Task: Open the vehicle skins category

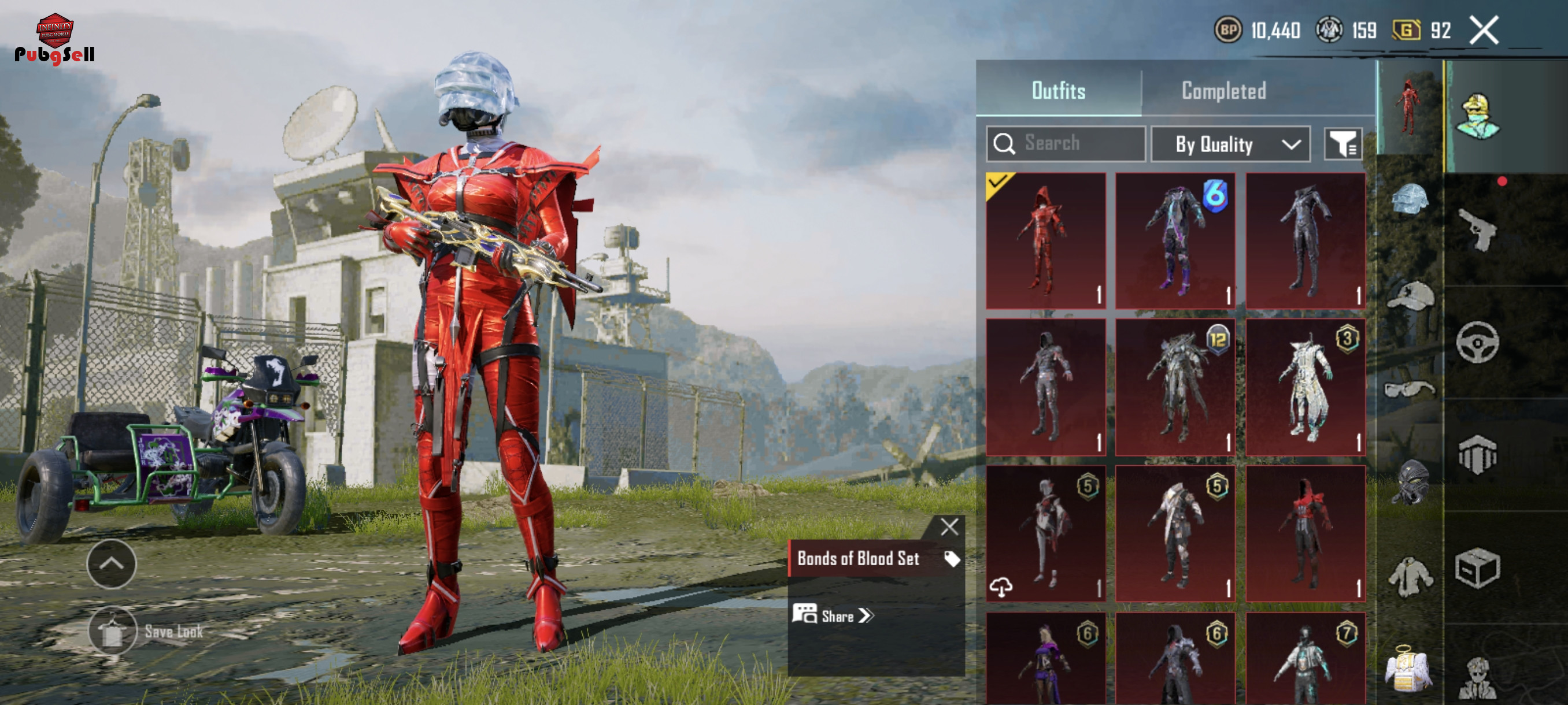Action: point(1477,343)
